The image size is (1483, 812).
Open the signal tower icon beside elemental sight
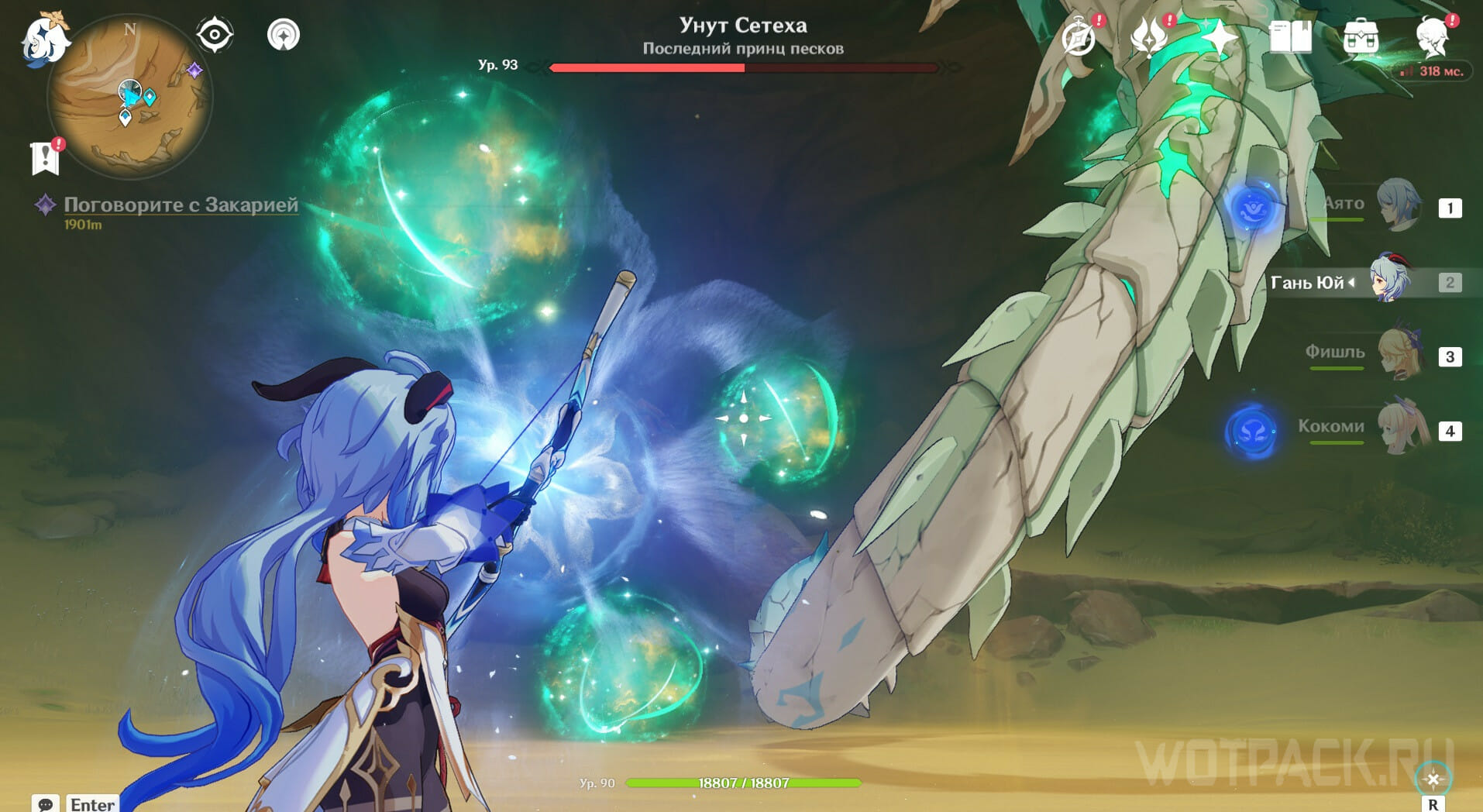pyautogui.click(x=284, y=35)
